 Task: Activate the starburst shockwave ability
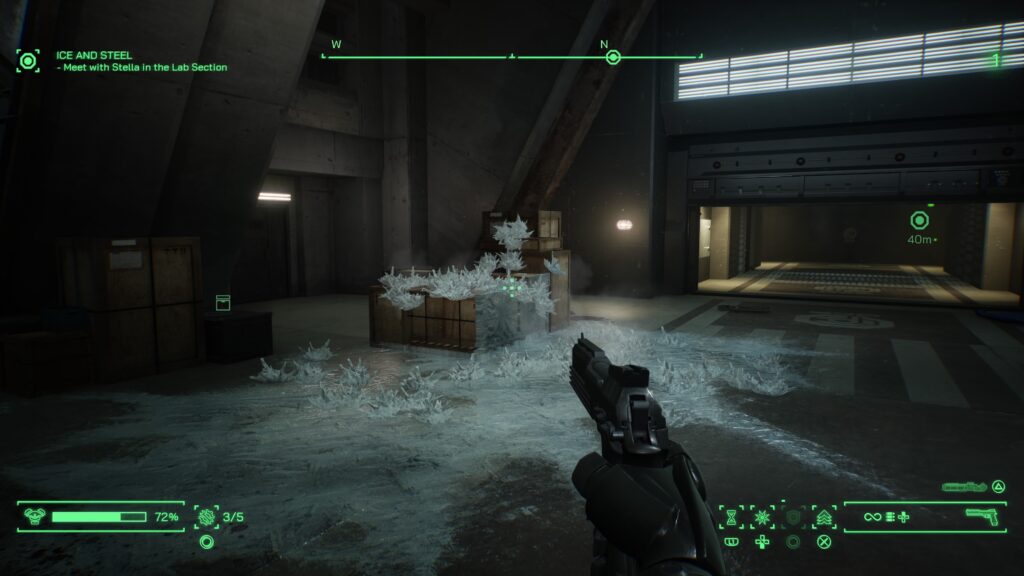click(x=762, y=517)
